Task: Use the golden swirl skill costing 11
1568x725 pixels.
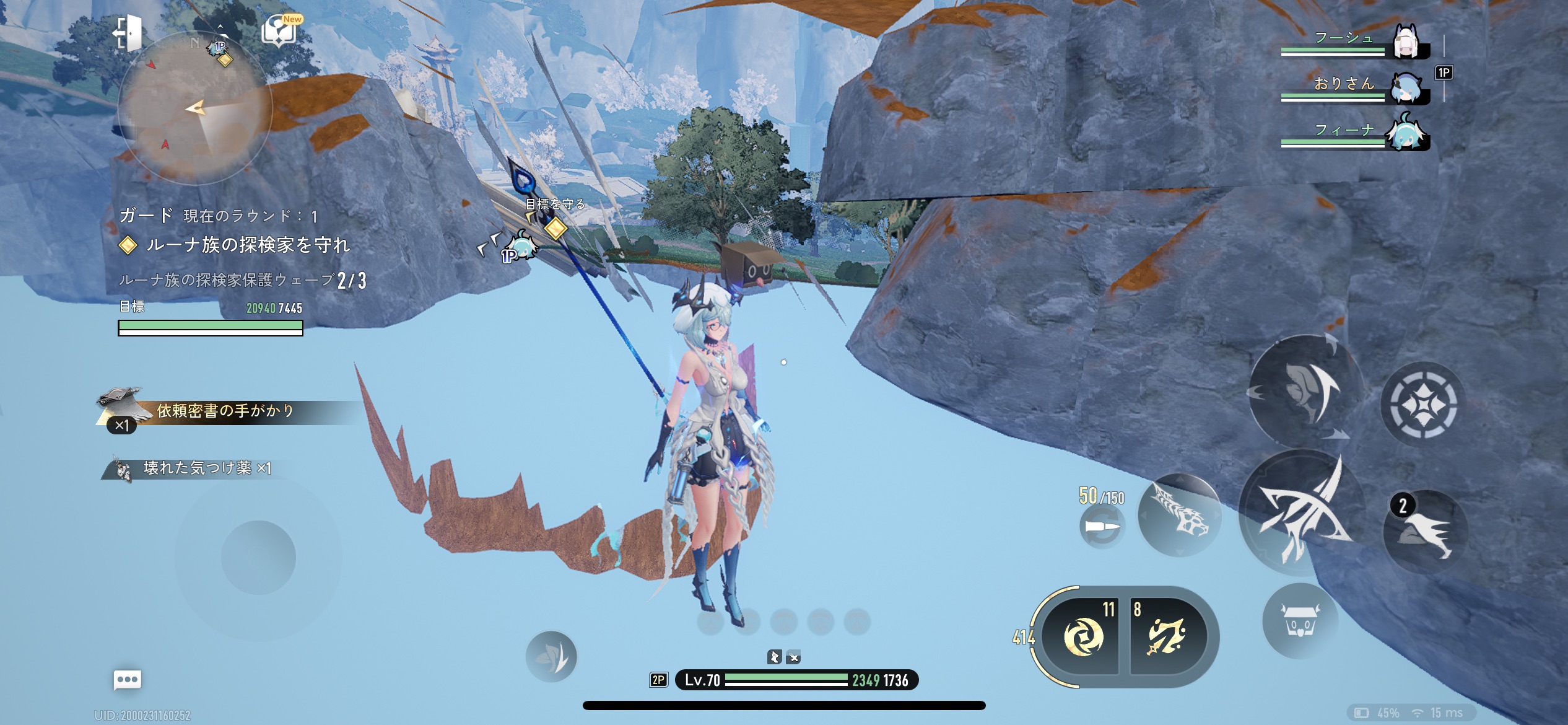Action: pyautogui.click(x=1082, y=636)
